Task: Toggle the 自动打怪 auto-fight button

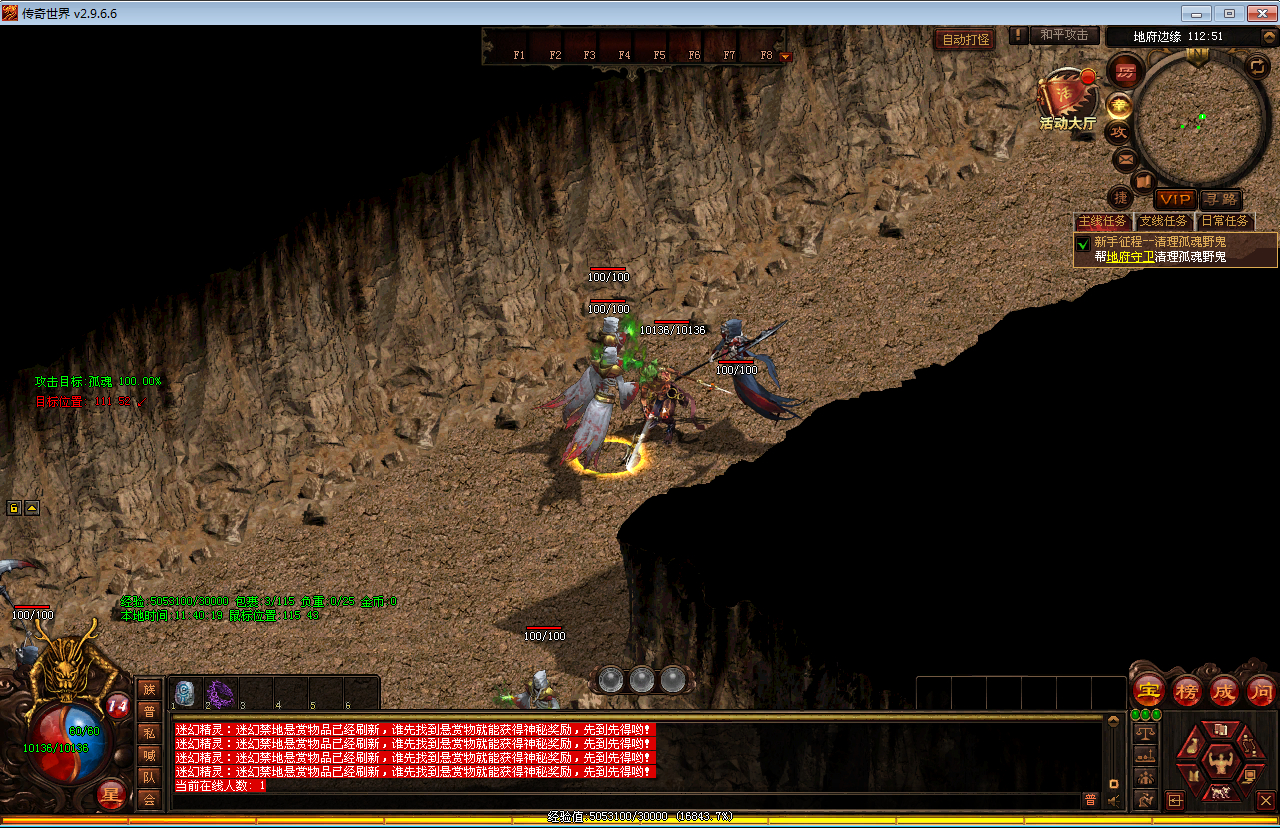Action: [965, 40]
